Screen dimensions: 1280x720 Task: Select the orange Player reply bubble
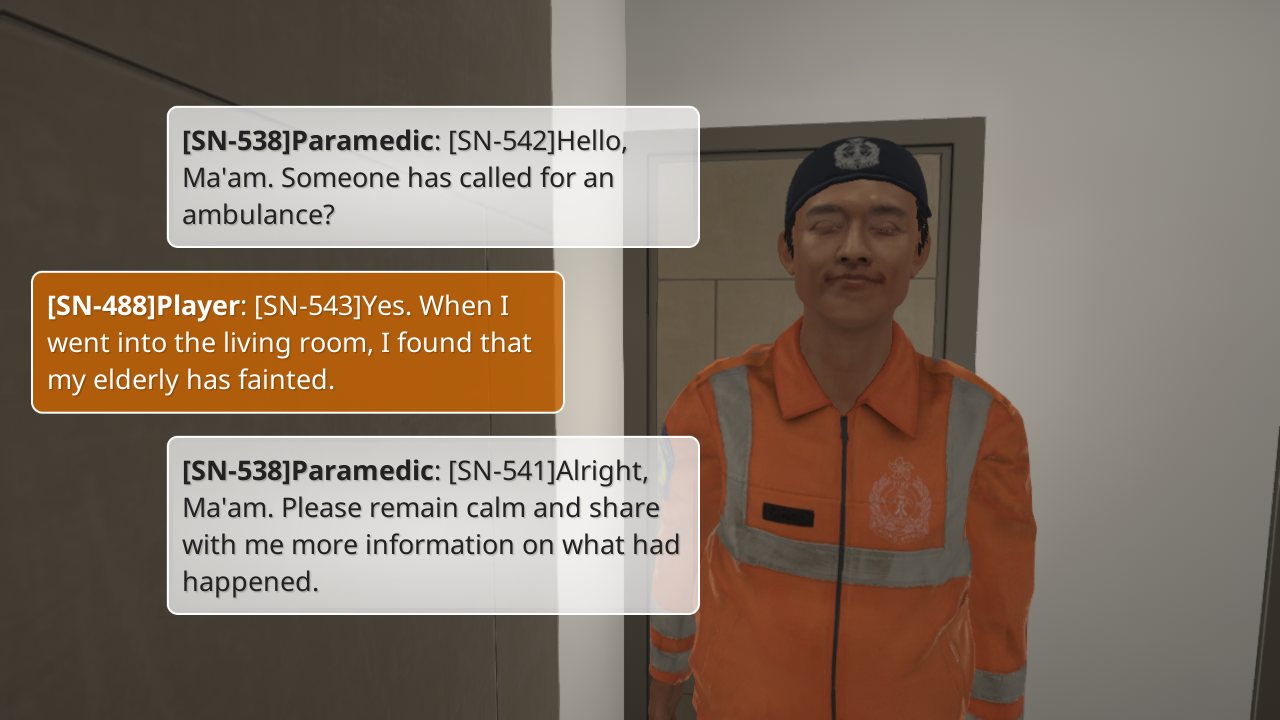point(298,342)
